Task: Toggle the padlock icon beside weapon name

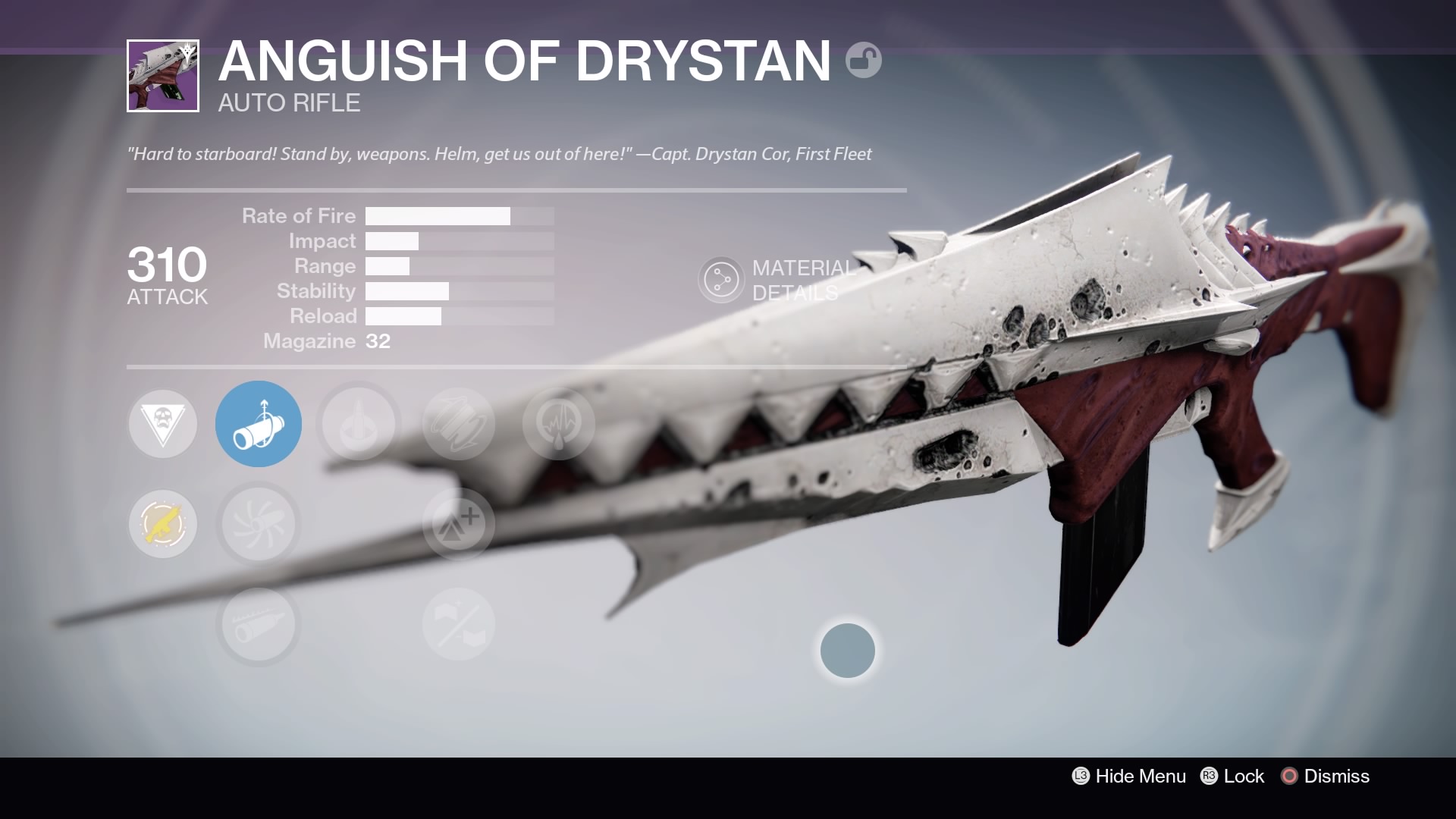Action: pos(864,60)
